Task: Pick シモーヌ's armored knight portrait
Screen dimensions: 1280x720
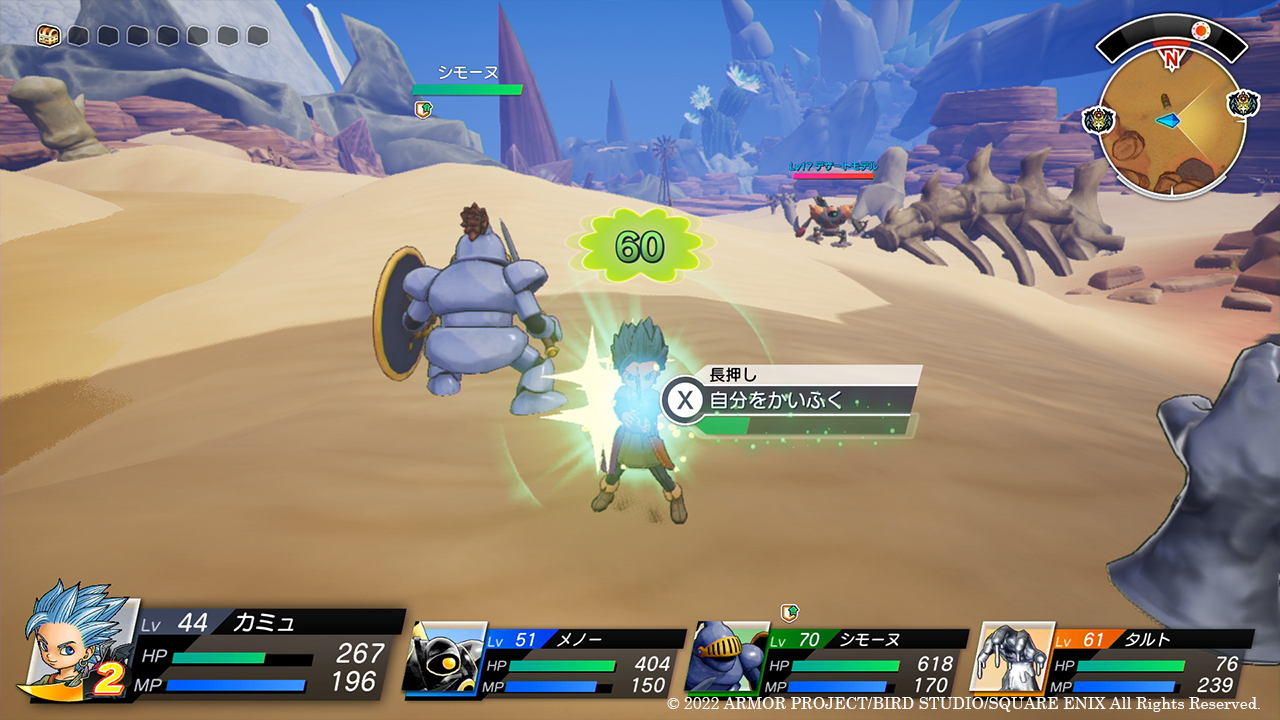Action: pyautogui.click(x=727, y=657)
